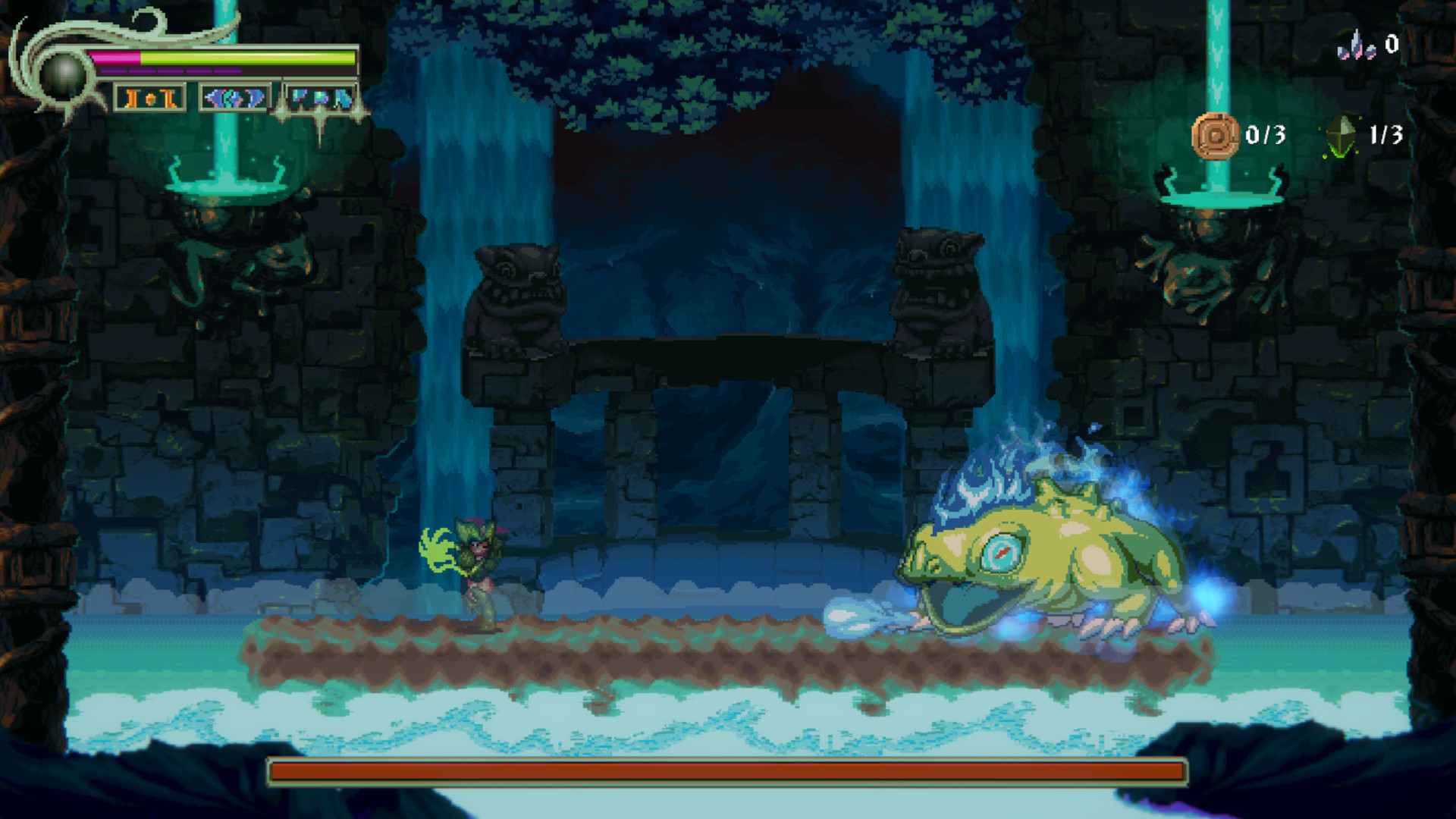Toggle the last purple stamina segment
1456x819 pixels.
point(227,71)
